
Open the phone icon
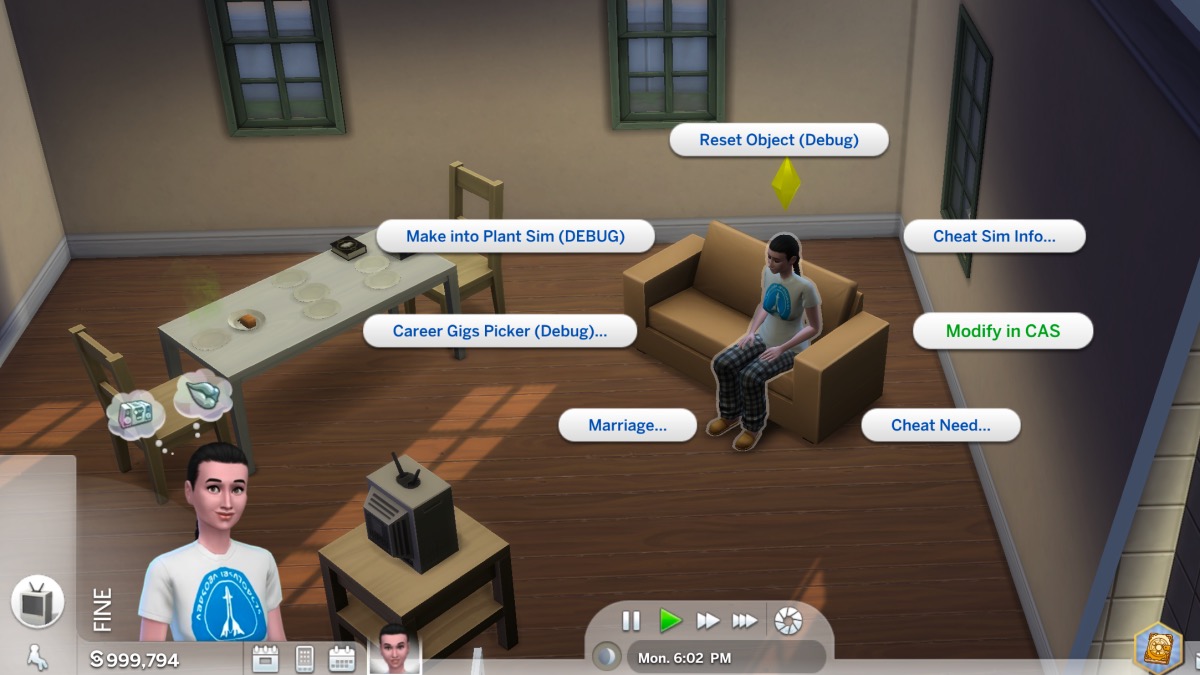tap(305, 659)
